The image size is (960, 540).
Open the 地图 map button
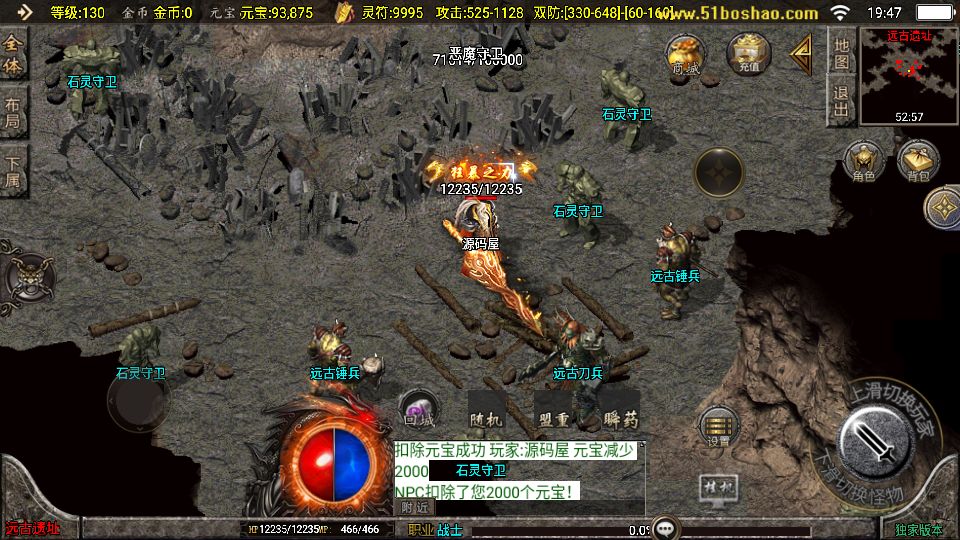coord(841,52)
